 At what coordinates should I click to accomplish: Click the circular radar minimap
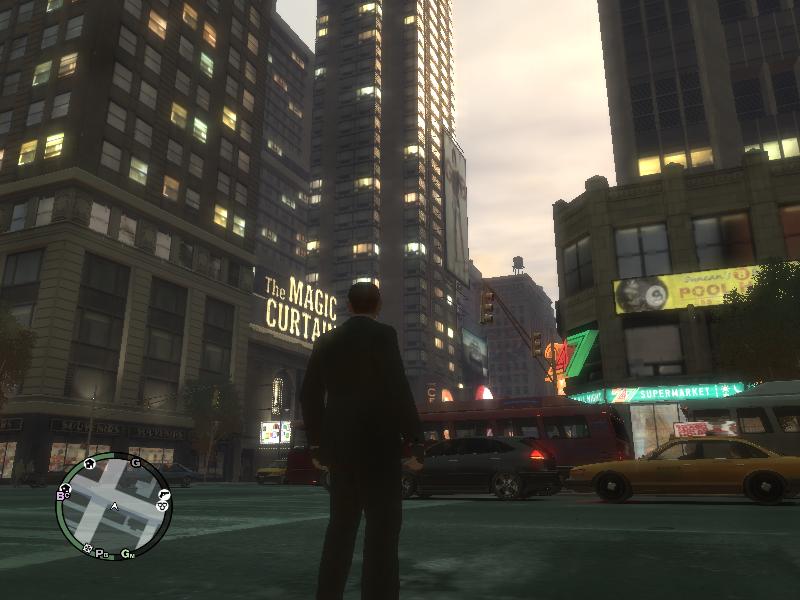coord(113,506)
